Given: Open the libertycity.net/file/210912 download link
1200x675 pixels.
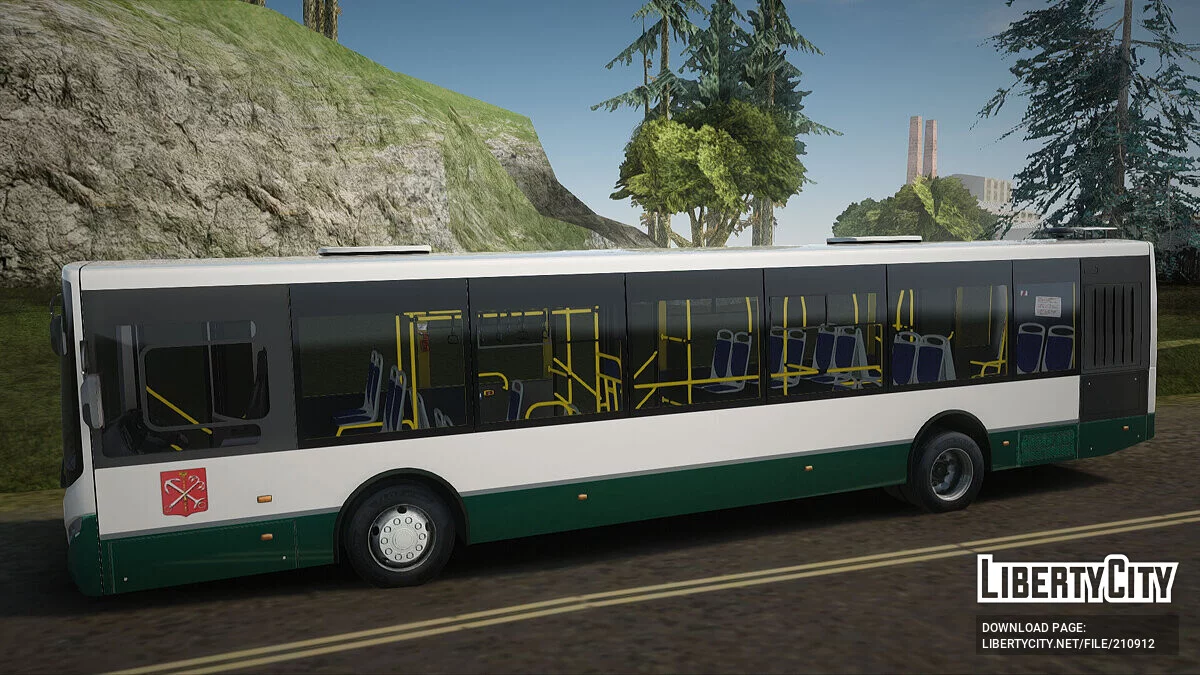Looking at the screenshot, I should click(1067, 643).
